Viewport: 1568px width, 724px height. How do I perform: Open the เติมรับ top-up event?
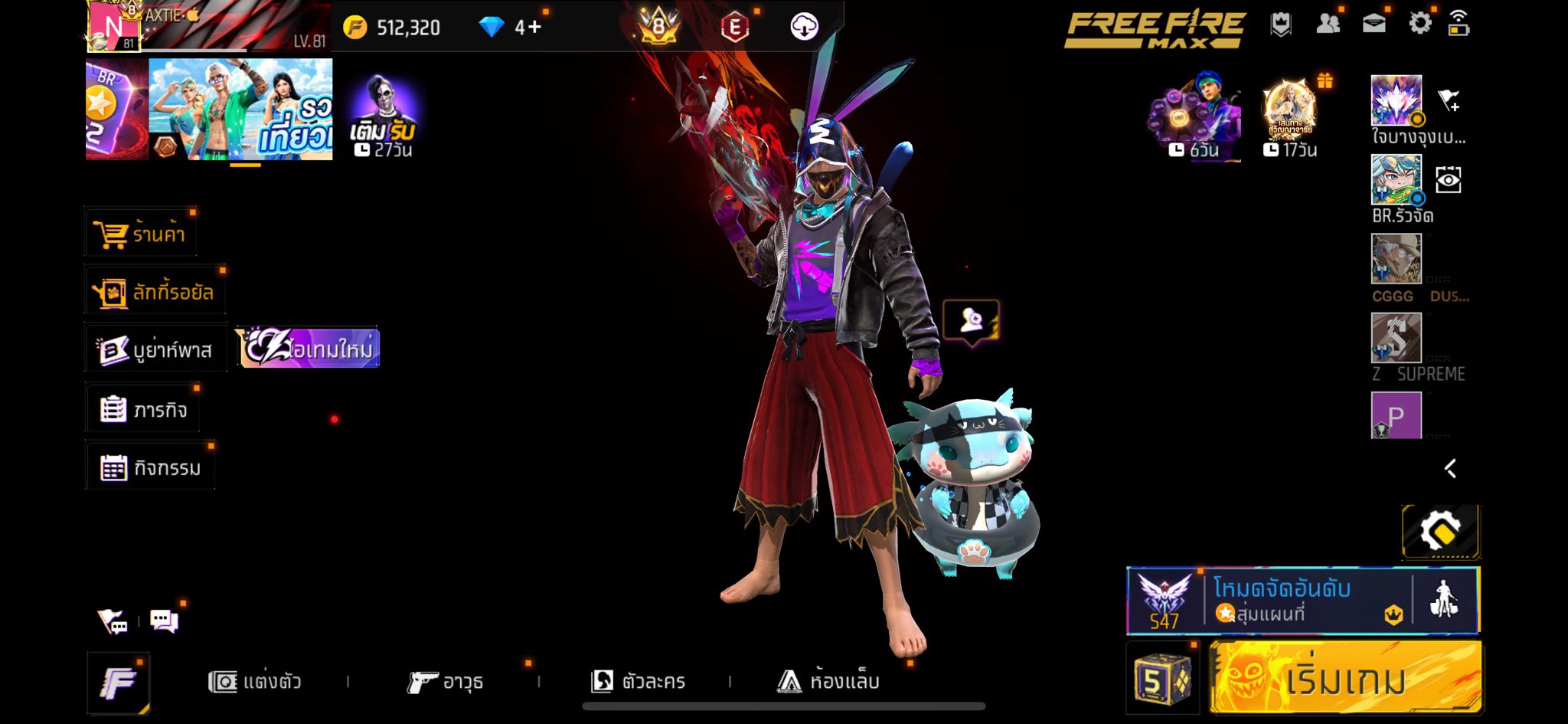click(382, 116)
